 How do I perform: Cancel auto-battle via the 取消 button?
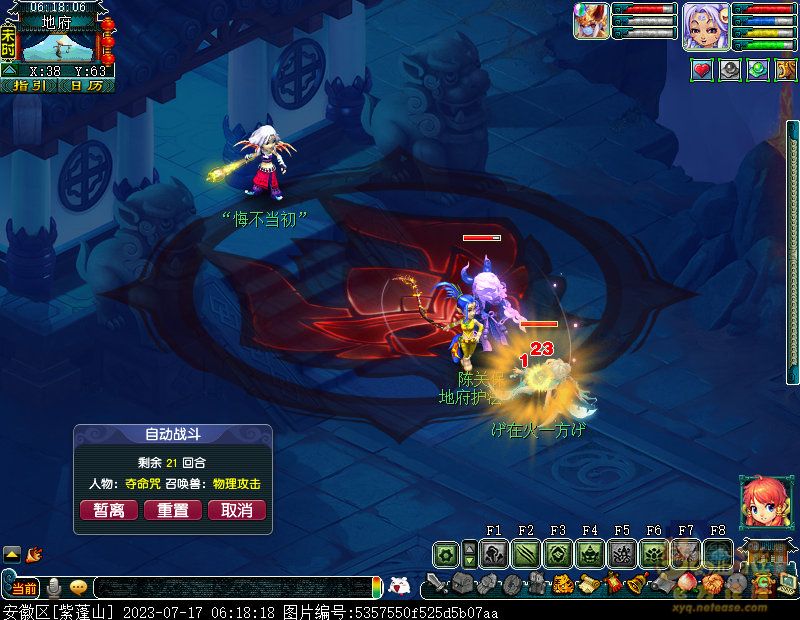[237, 510]
